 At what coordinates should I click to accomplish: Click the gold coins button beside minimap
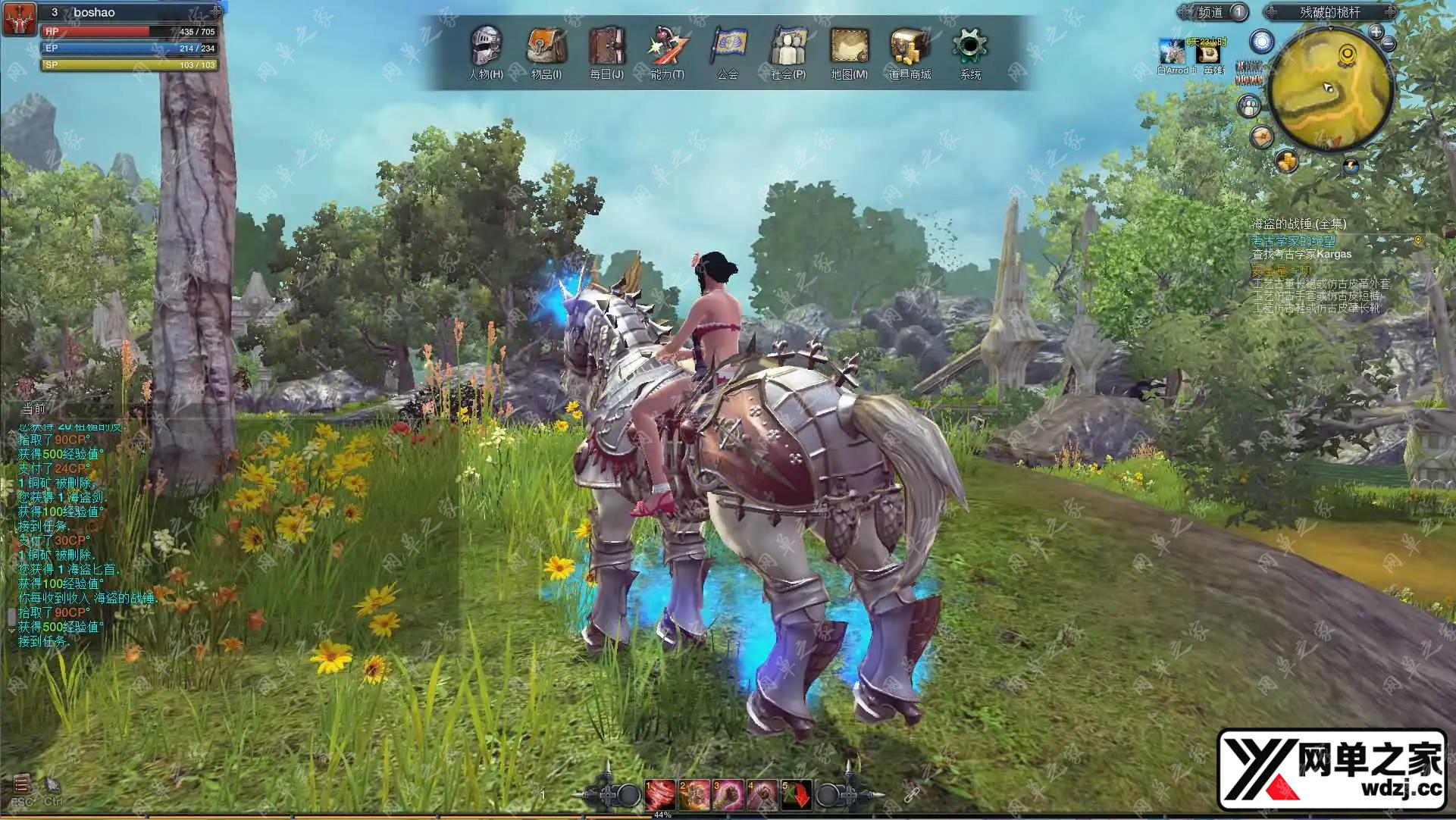pyautogui.click(x=1287, y=161)
